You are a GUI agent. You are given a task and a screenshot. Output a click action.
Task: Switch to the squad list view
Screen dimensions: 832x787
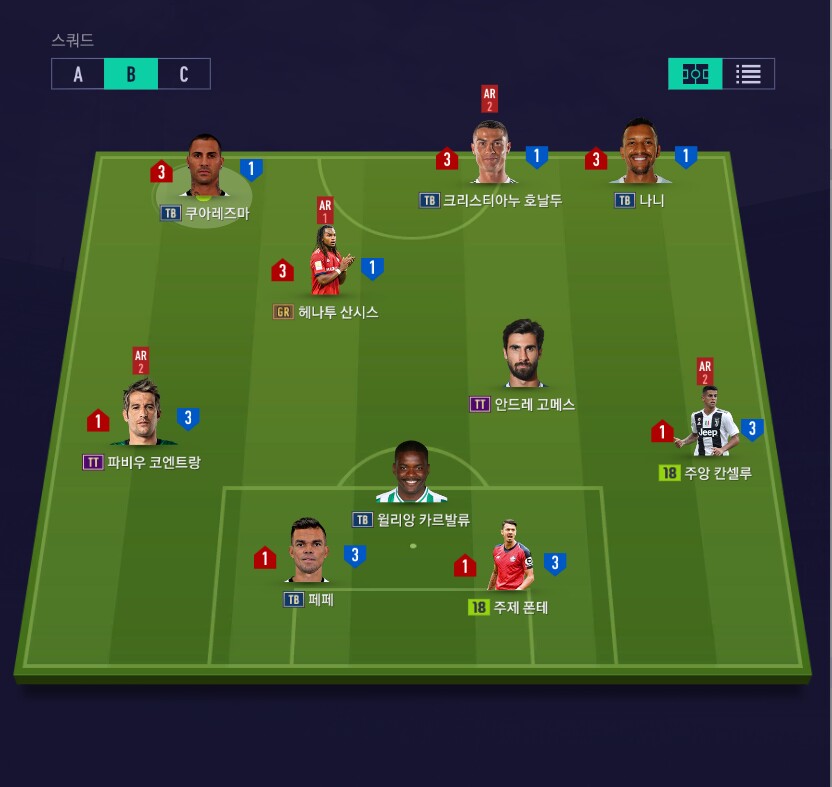coord(748,74)
